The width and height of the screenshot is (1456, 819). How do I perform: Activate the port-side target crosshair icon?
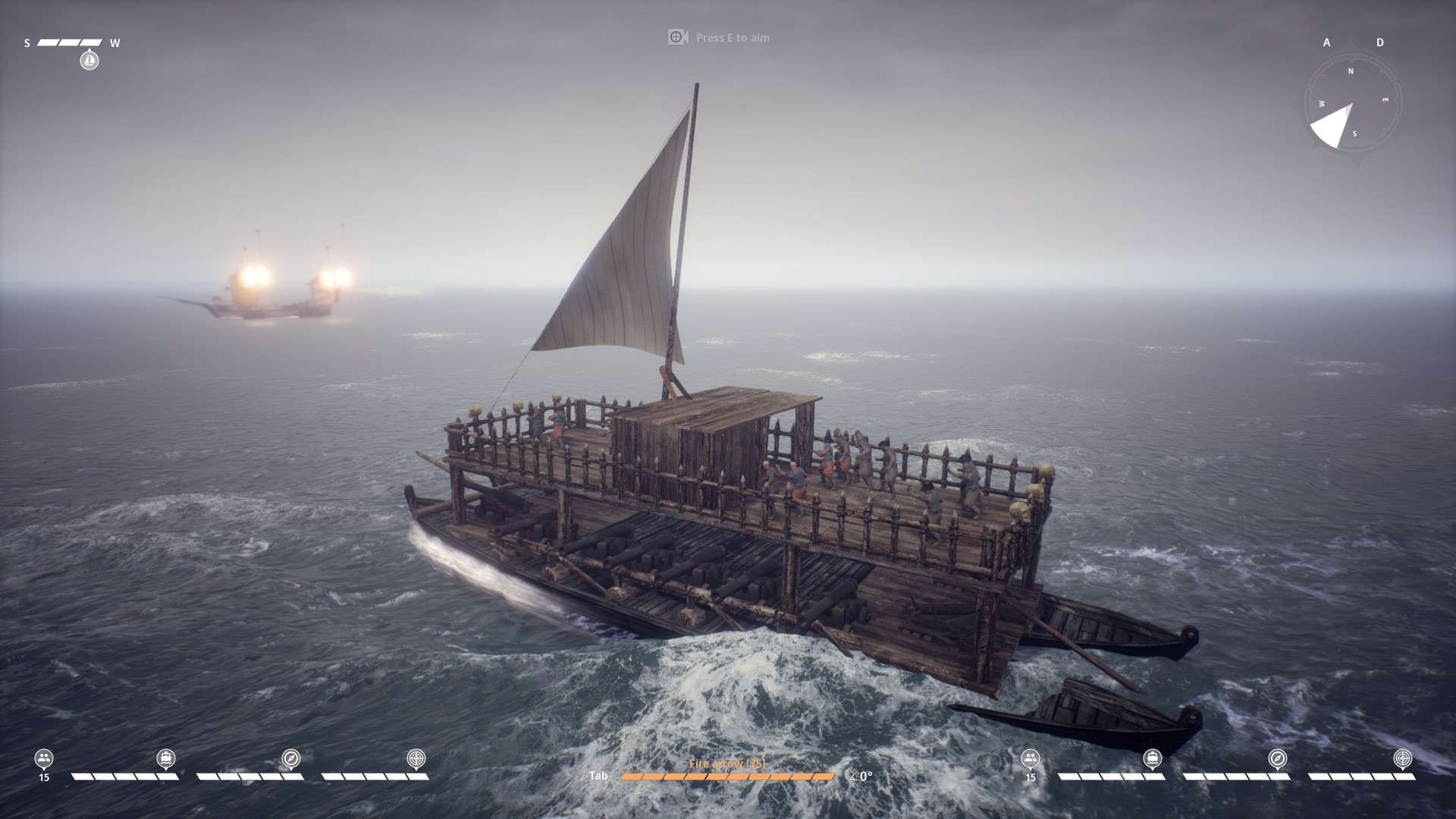coord(416,758)
